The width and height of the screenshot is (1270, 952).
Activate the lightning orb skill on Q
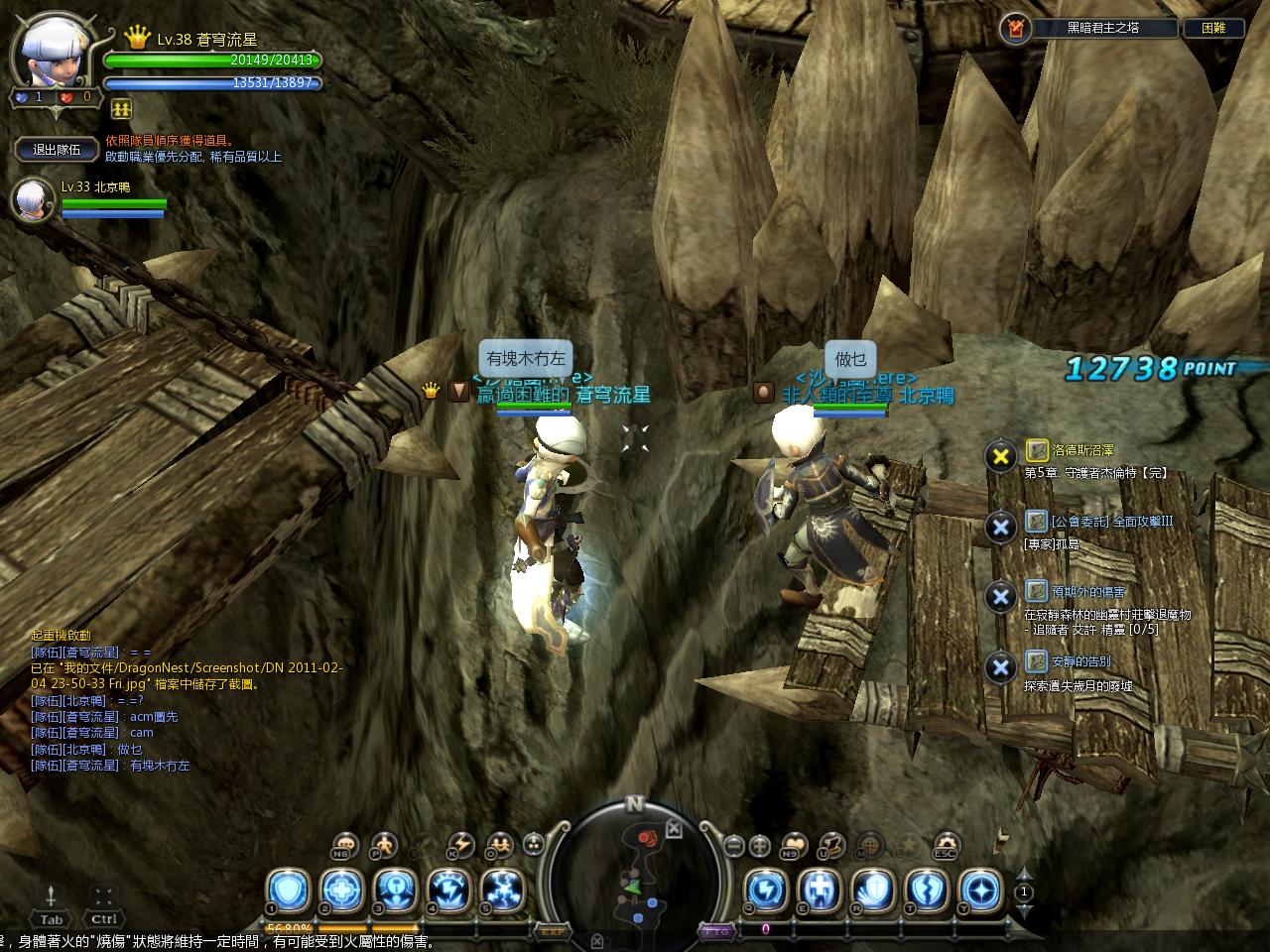pyautogui.click(x=766, y=890)
